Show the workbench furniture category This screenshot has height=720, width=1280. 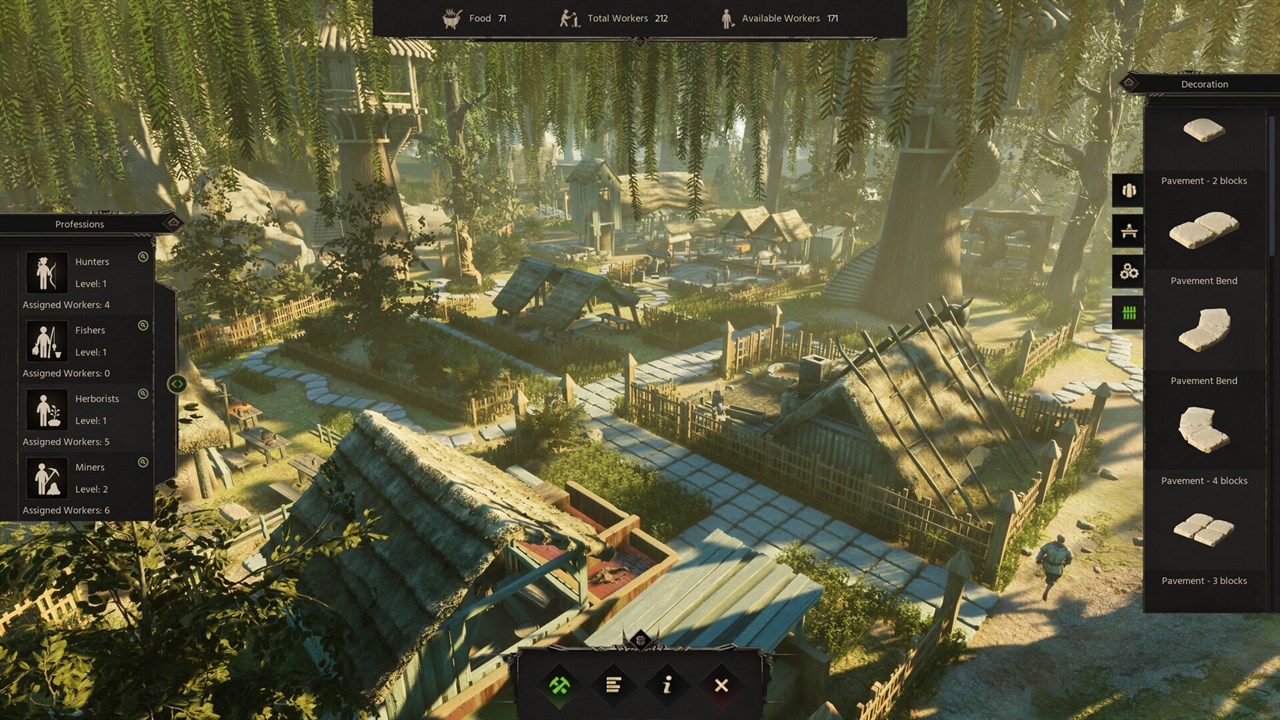(1129, 231)
